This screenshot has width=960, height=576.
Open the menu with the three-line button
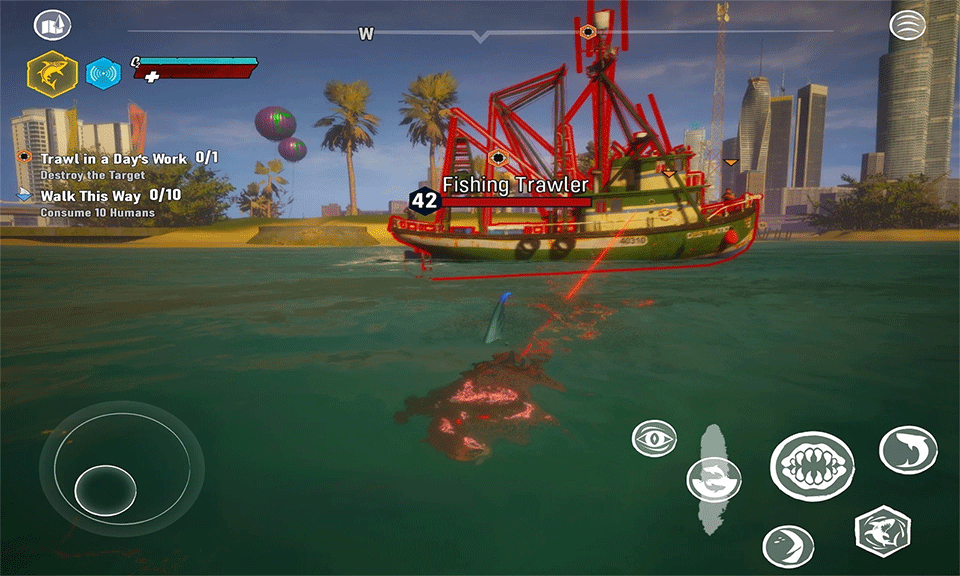pyautogui.click(x=907, y=24)
